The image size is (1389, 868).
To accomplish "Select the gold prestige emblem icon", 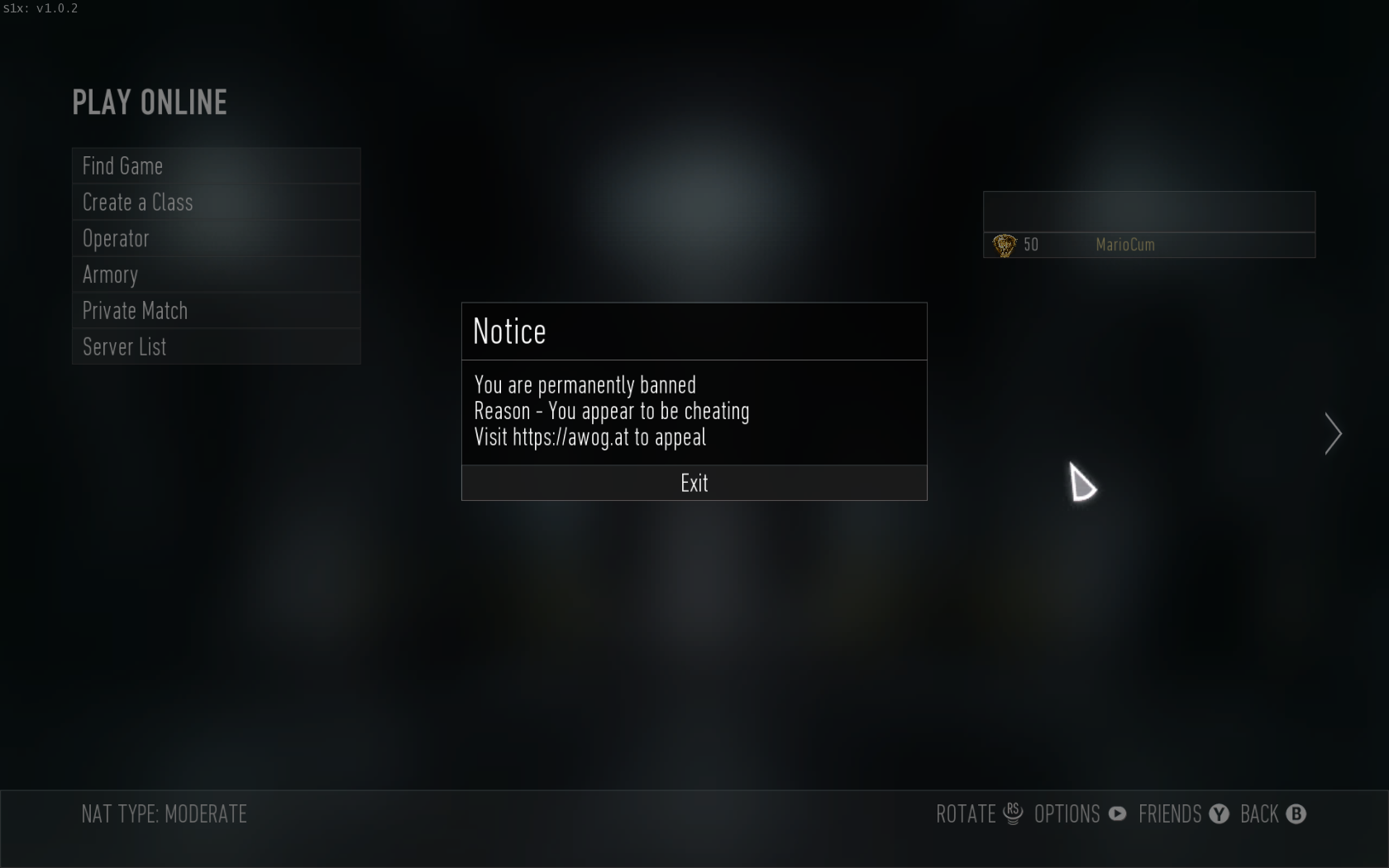I will click(x=1004, y=245).
